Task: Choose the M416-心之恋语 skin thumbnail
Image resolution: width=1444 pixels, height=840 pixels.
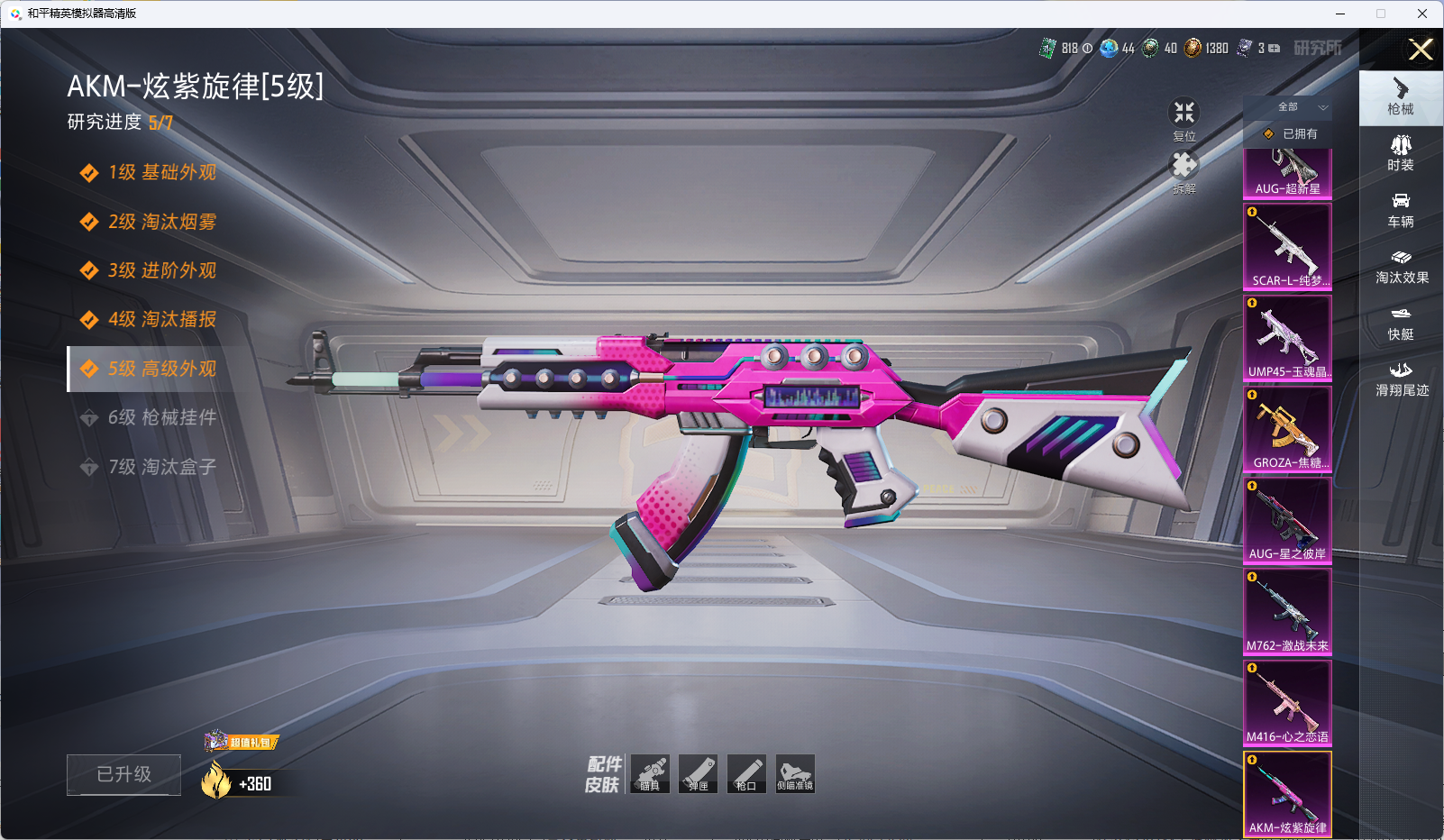Action: (x=1287, y=702)
